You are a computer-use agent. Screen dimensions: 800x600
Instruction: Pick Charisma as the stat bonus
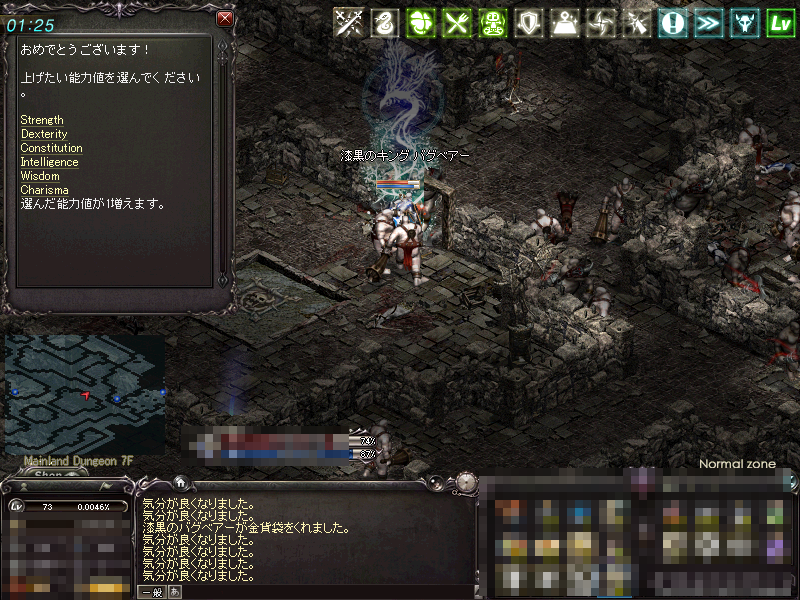[44, 190]
